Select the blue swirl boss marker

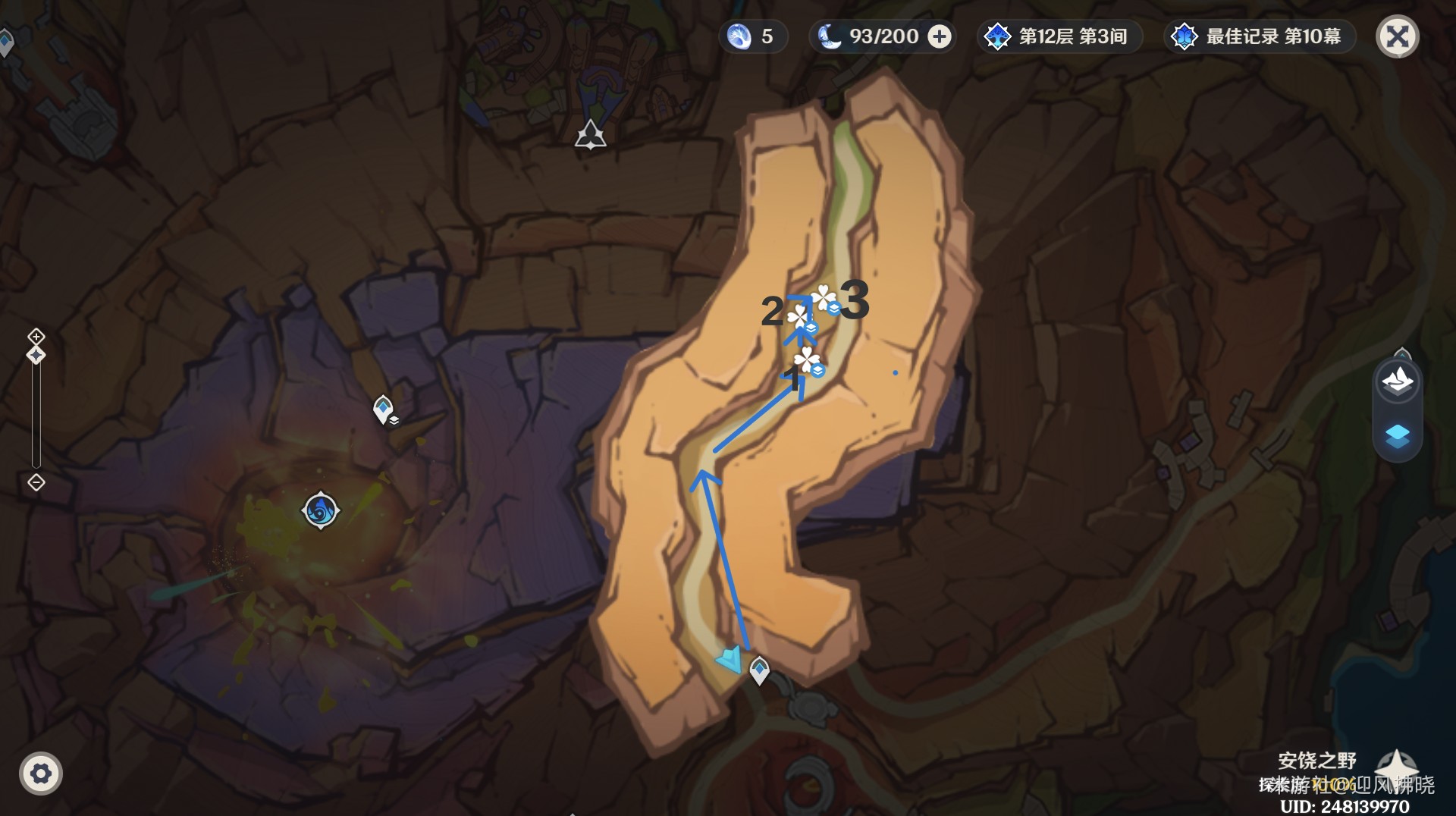pos(320,510)
